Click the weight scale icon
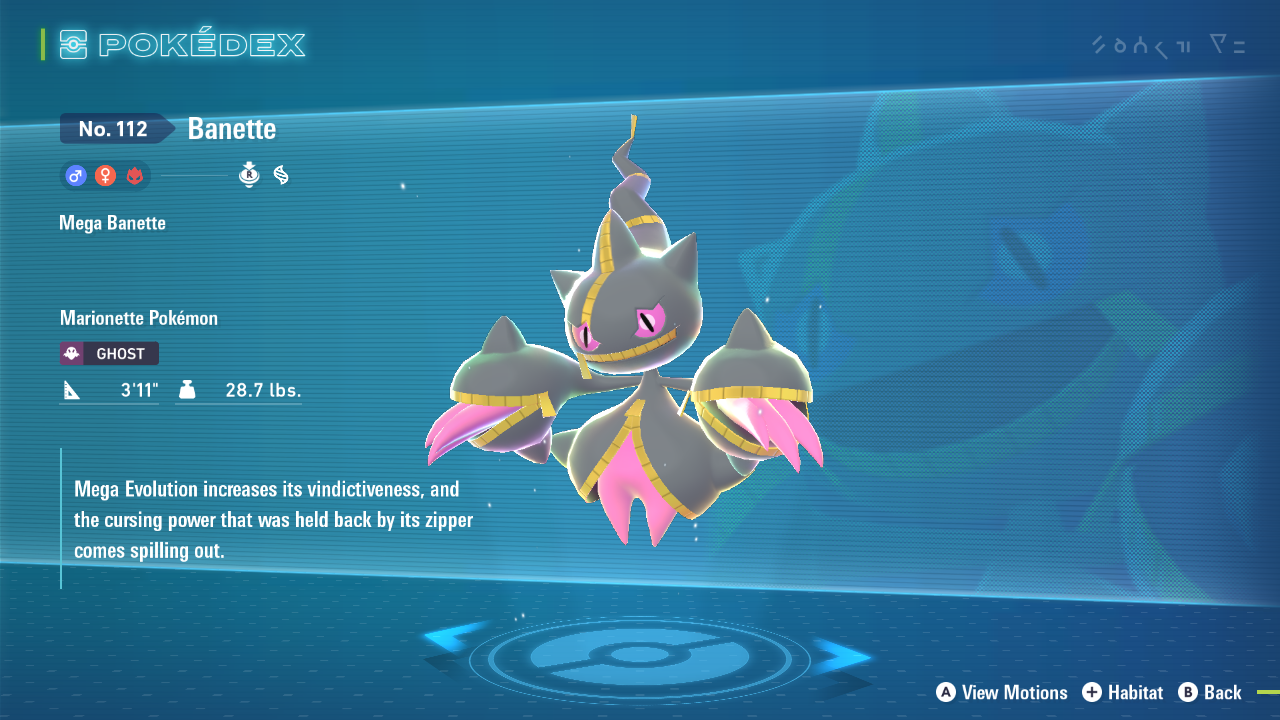The image size is (1280, 720). click(x=188, y=390)
